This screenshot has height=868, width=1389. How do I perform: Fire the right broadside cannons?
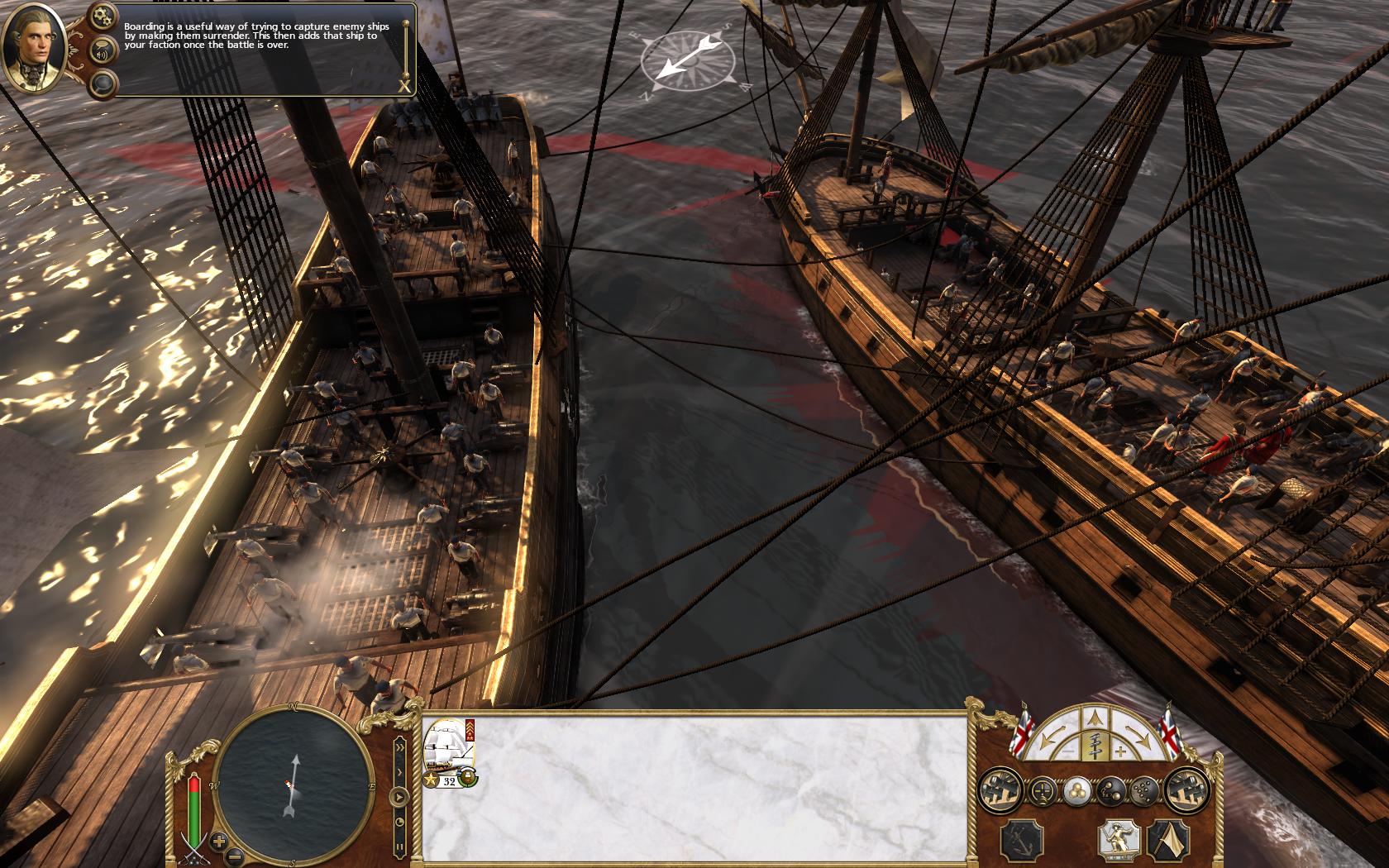point(1186,791)
